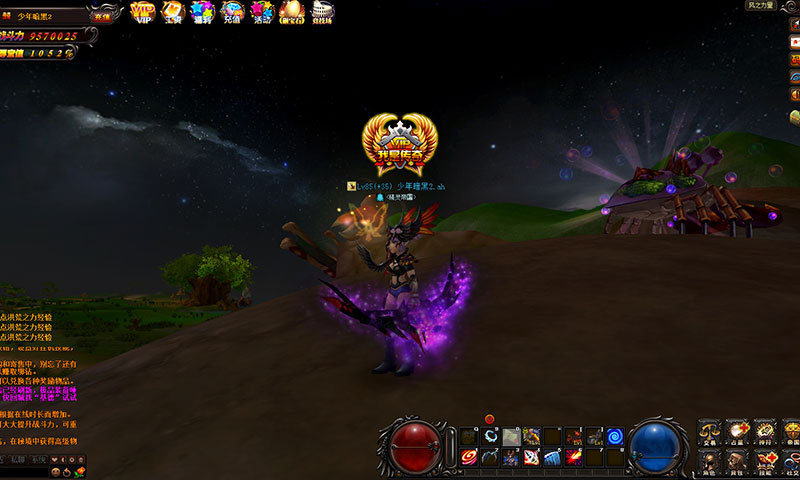Open the 竞技场 arena colosseum icon
The height and width of the screenshot is (480, 800).
click(x=322, y=12)
